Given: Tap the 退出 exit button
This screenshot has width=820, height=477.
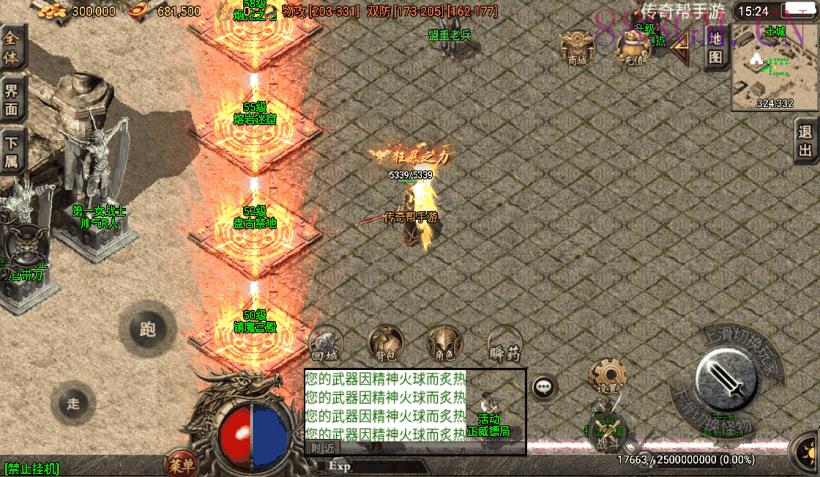Looking at the screenshot, I should [x=805, y=141].
